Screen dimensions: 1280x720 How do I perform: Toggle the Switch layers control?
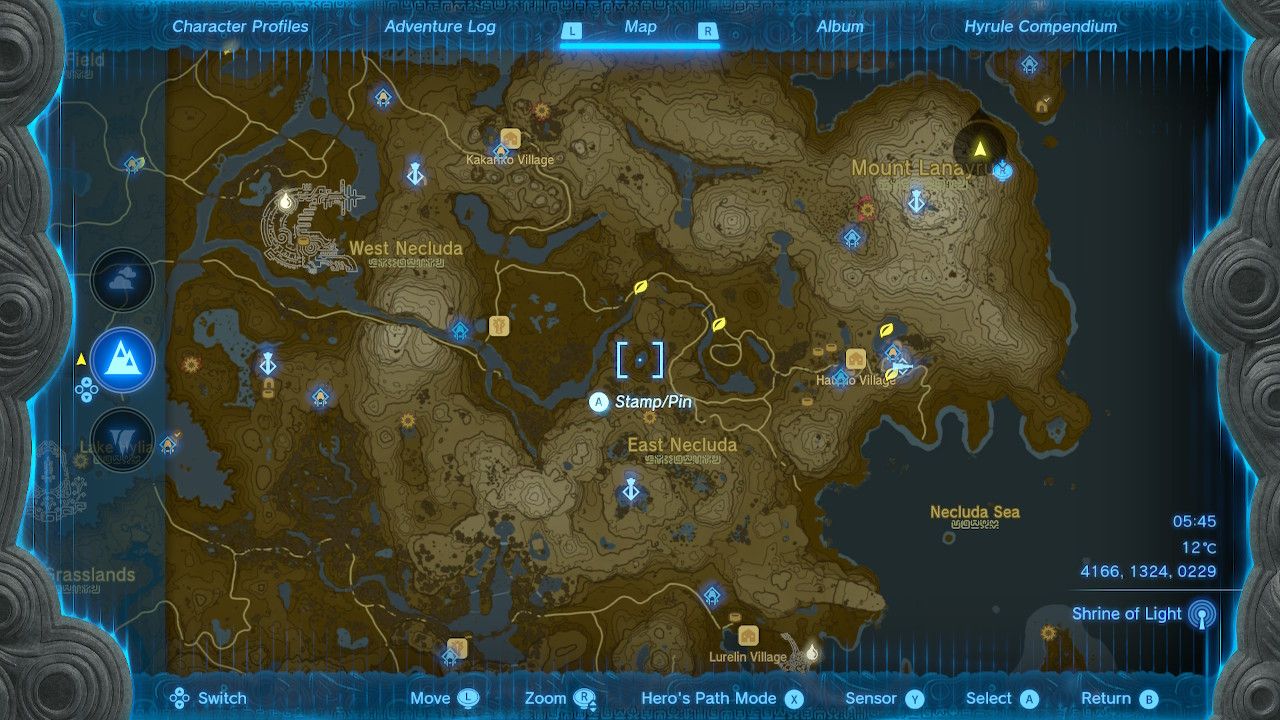pyautogui.click(x=182, y=698)
